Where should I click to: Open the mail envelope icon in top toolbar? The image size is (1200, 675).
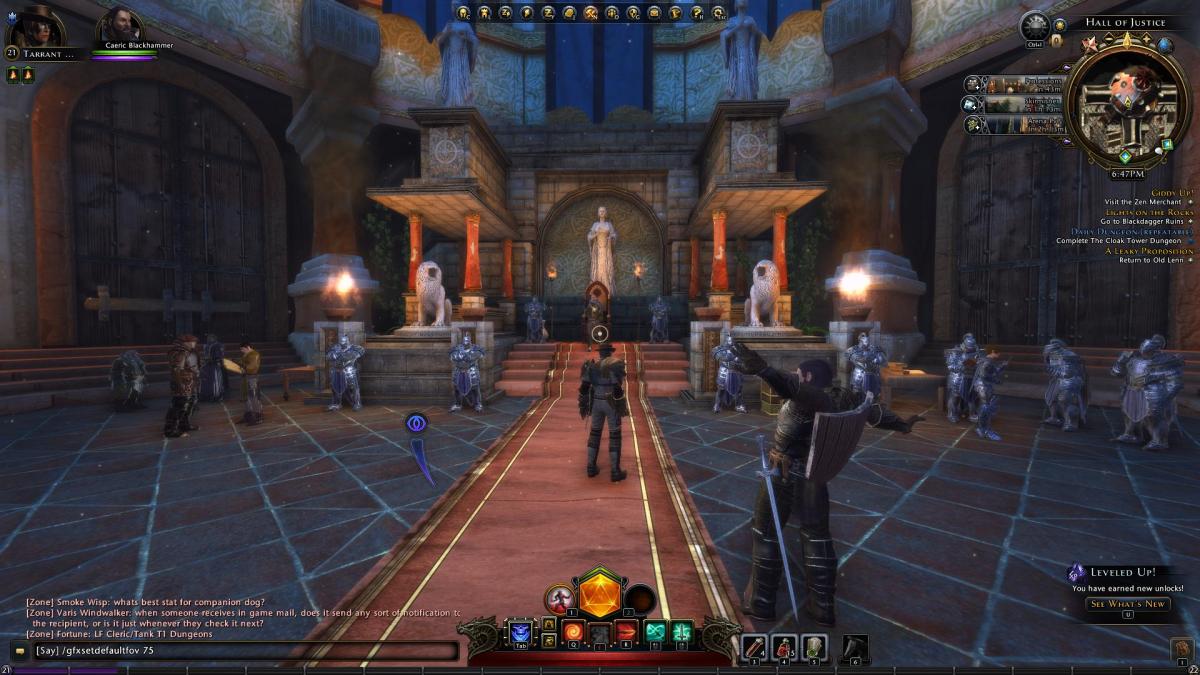(x=654, y=13)
